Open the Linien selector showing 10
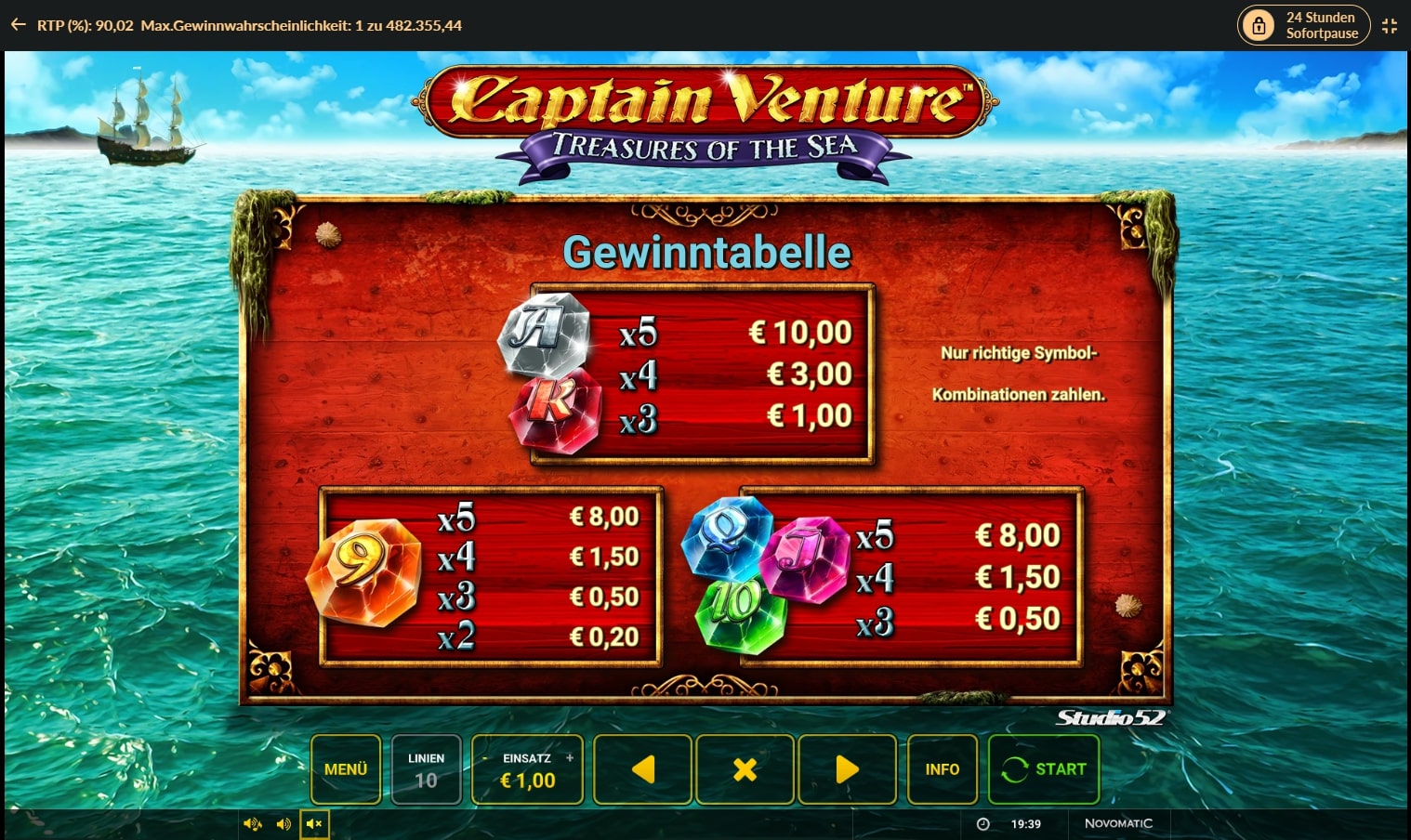 coord(427,769)
